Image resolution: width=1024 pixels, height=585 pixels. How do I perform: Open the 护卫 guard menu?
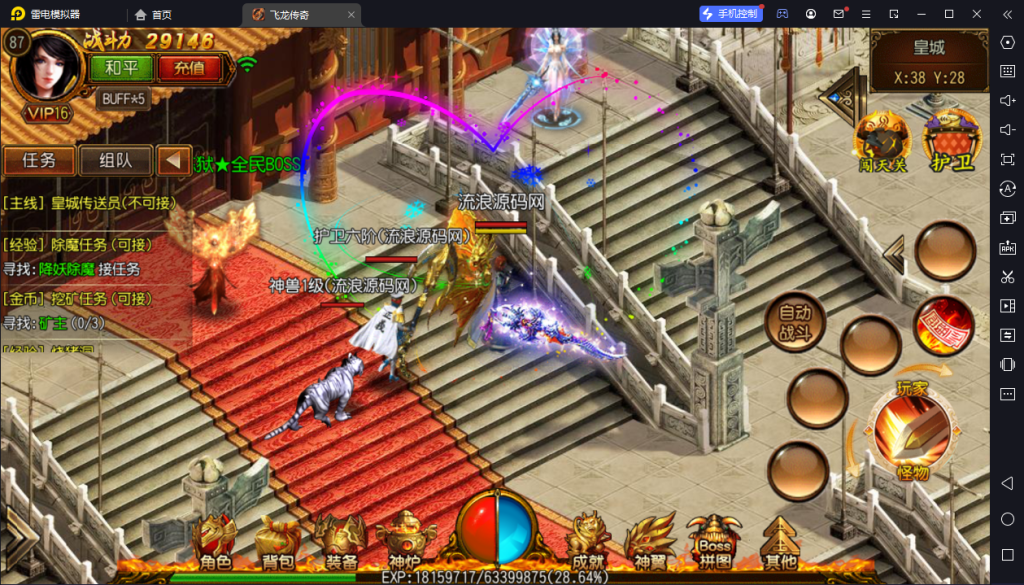coord(951,141)
